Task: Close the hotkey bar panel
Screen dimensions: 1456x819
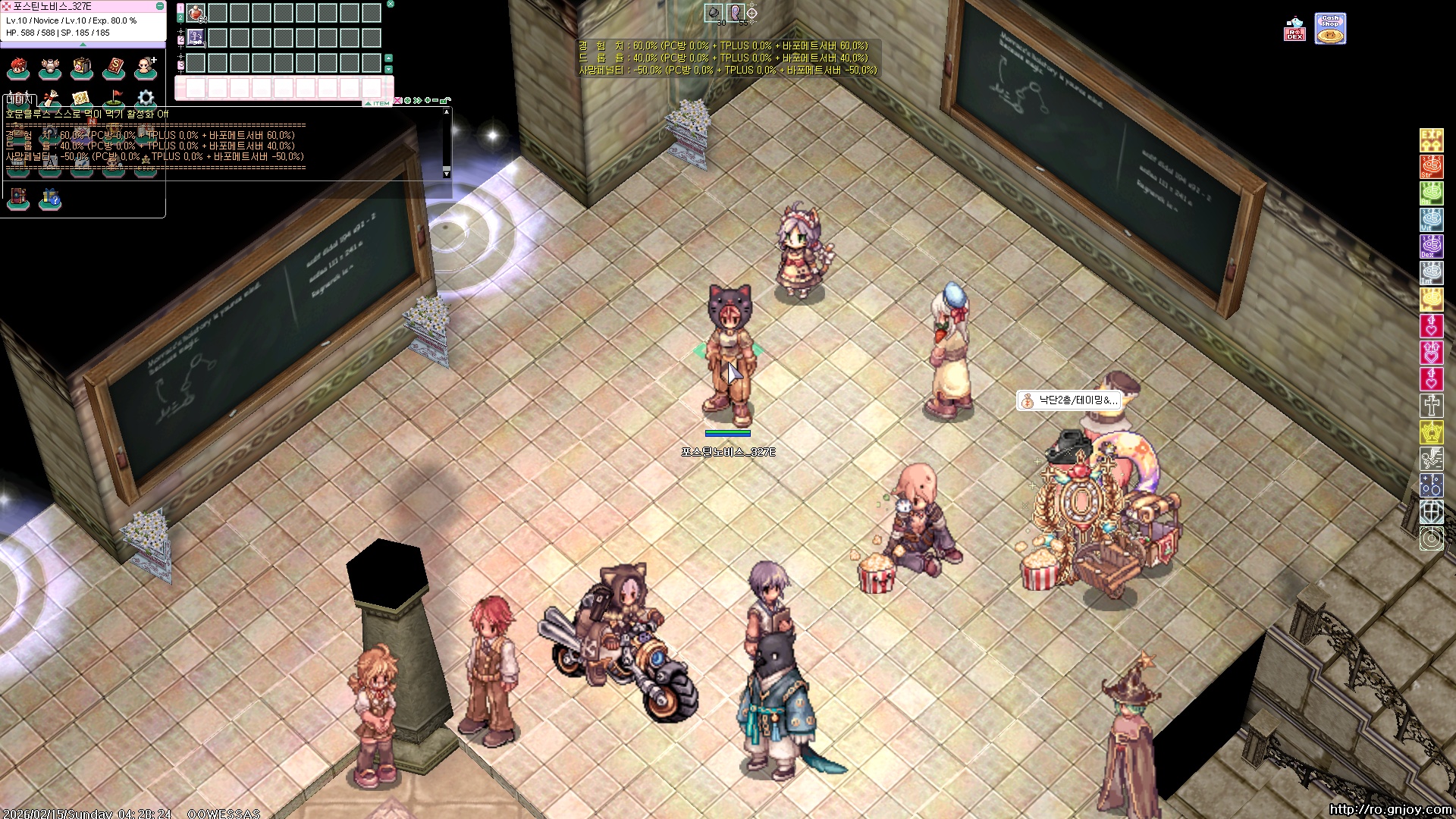Action: (391, 5)
